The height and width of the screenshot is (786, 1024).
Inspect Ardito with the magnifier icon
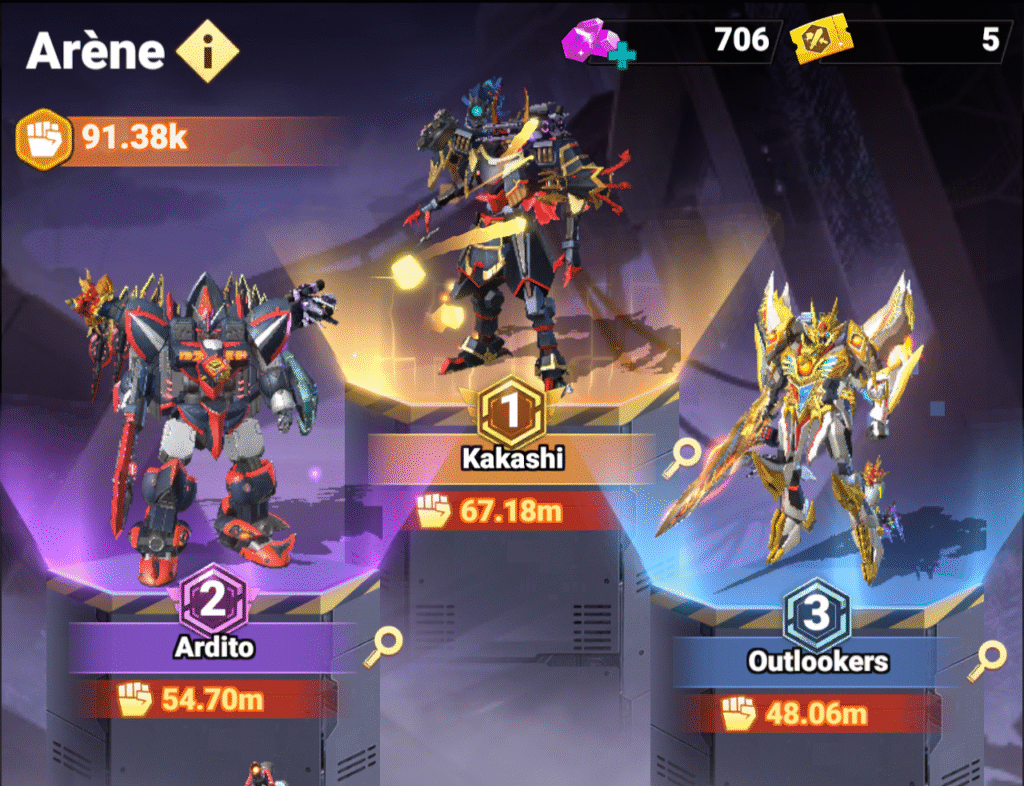385,644
